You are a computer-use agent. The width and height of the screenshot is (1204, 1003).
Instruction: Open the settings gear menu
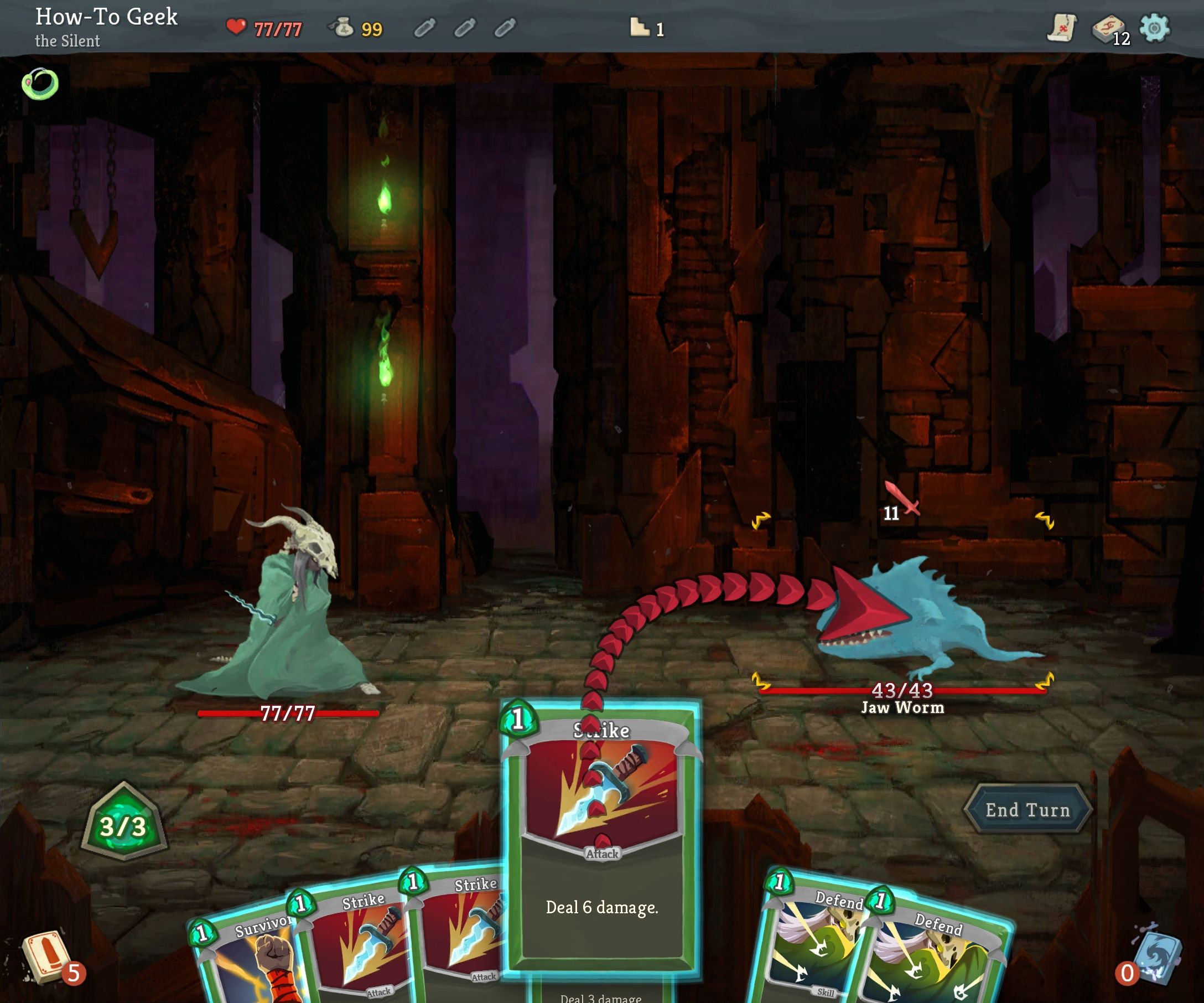pyautogui.click(x=1154, y=28)
